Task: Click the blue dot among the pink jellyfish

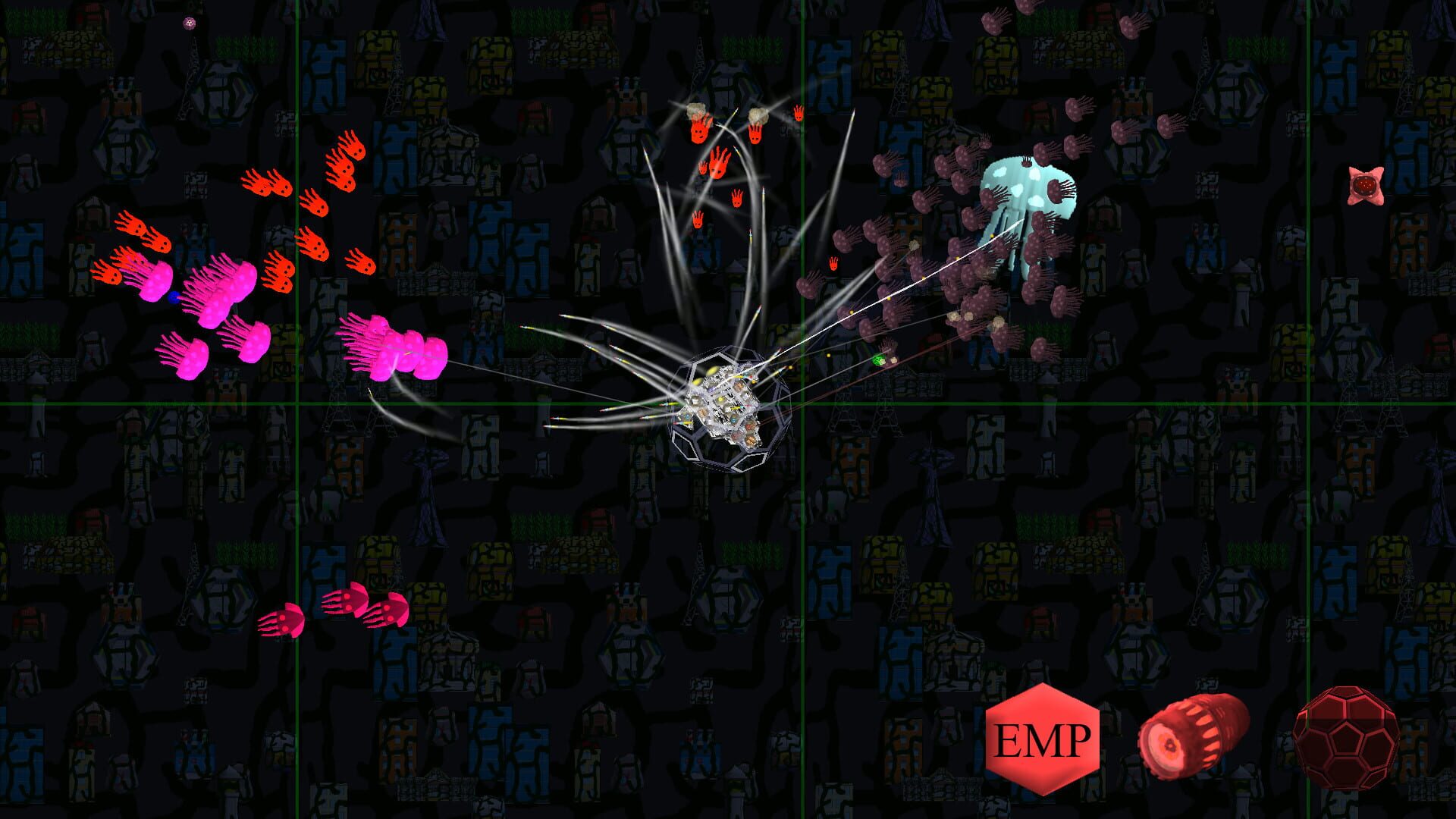Action: click(174, 297)
